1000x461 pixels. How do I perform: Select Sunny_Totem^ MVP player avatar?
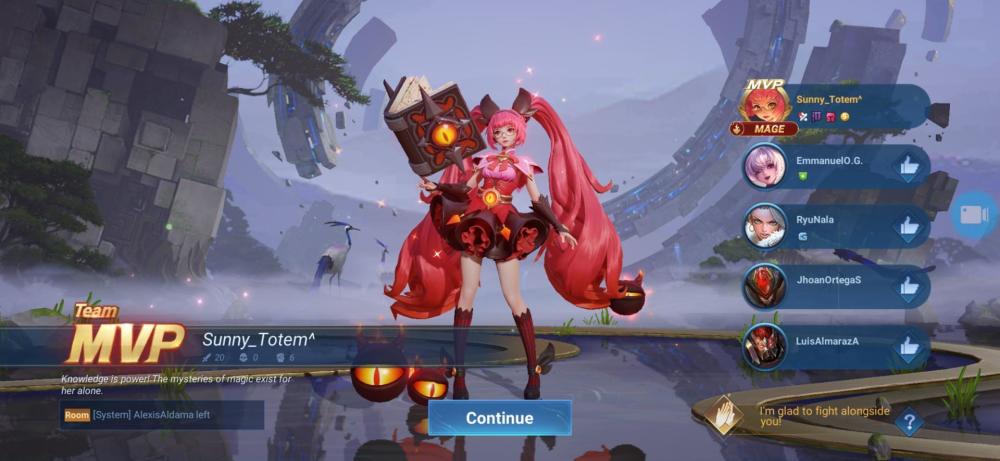765,104
